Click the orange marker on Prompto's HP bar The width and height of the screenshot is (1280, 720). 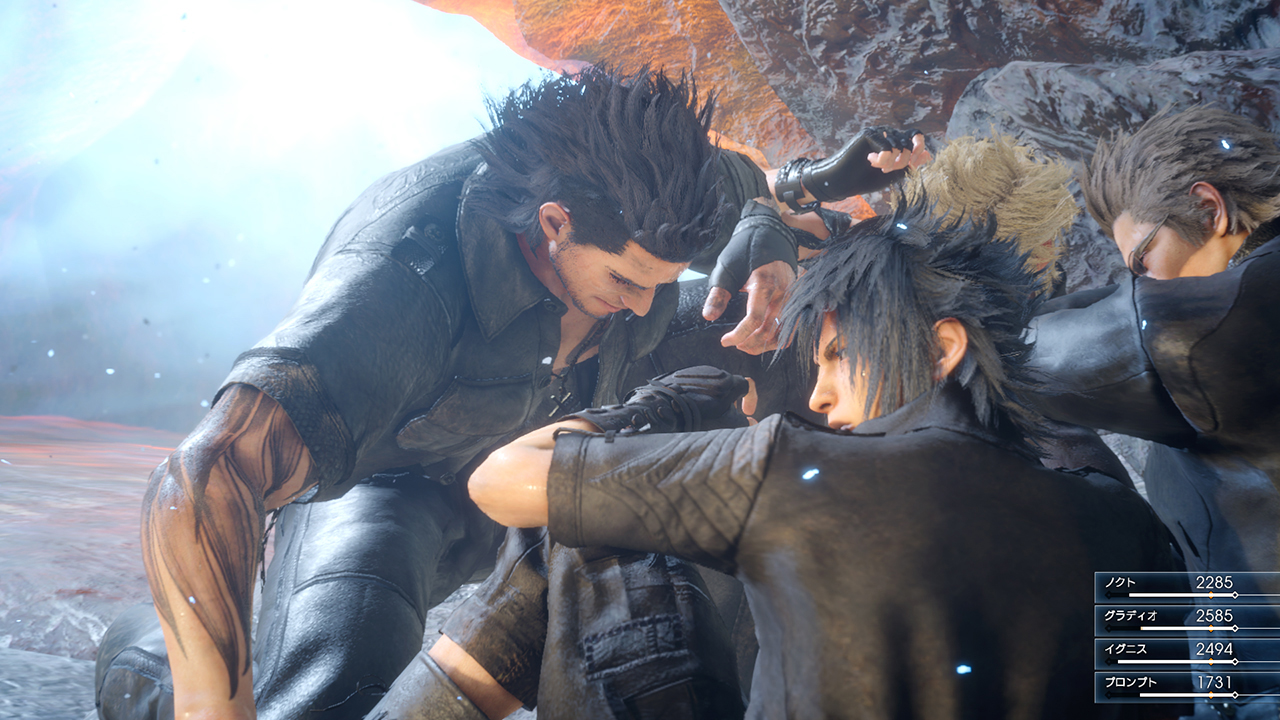tap(1211, 695)
